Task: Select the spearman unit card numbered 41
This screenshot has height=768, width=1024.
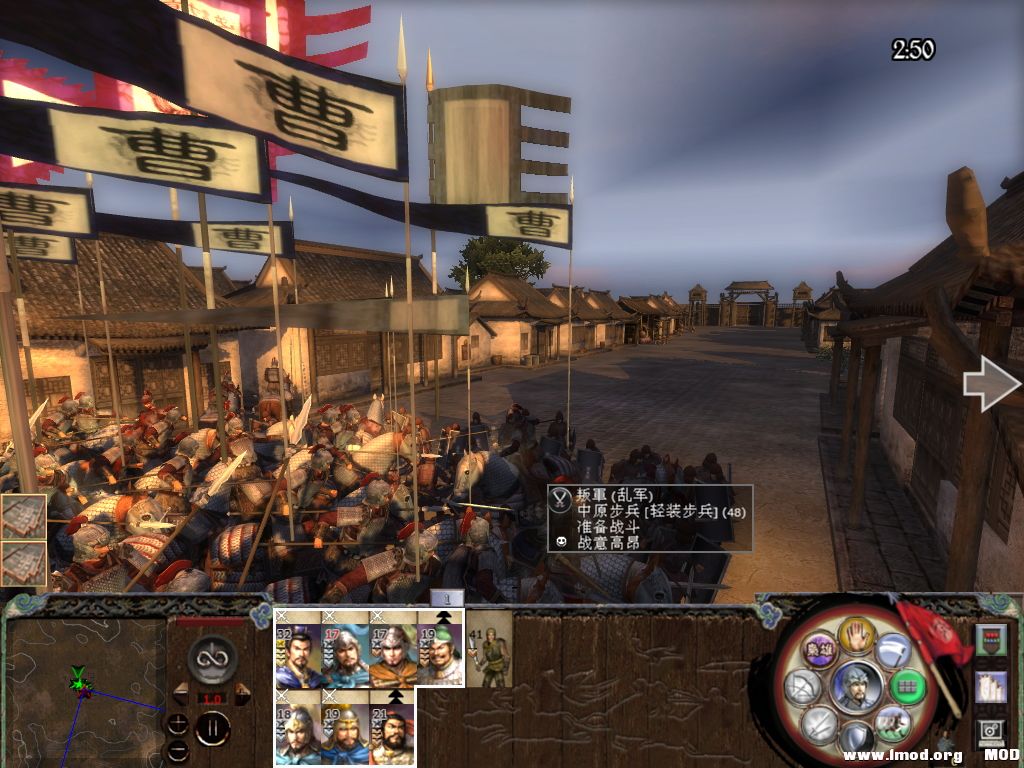Action: pyautogui.click(x=490, y=650)
